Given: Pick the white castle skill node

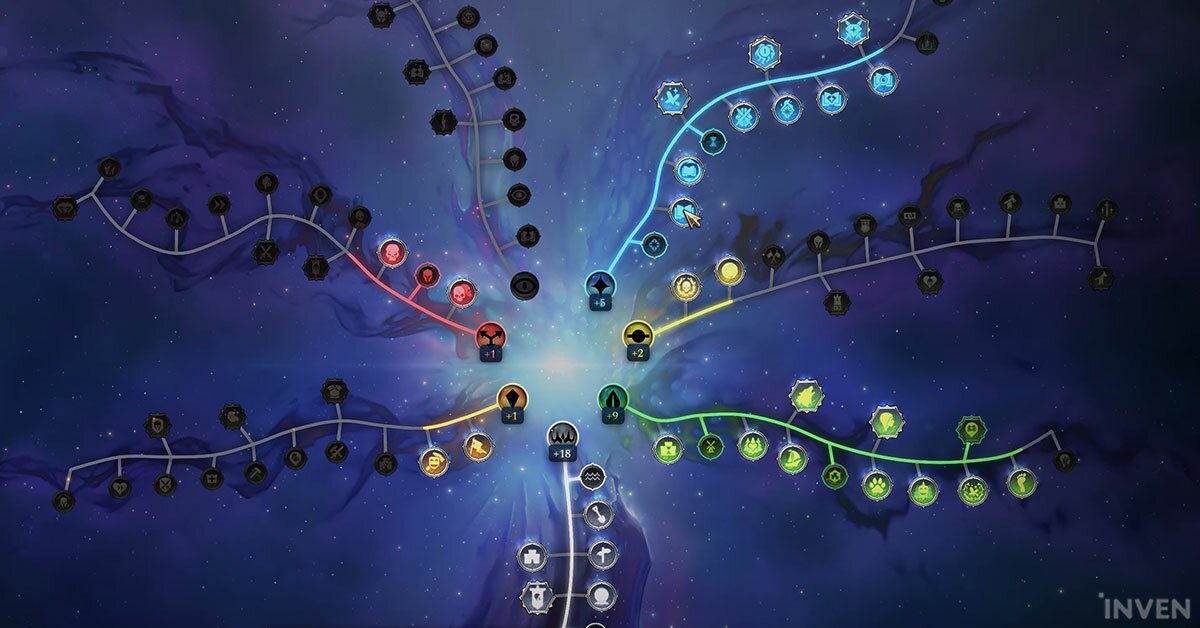Looking at the screenshot, I should 532,556.
